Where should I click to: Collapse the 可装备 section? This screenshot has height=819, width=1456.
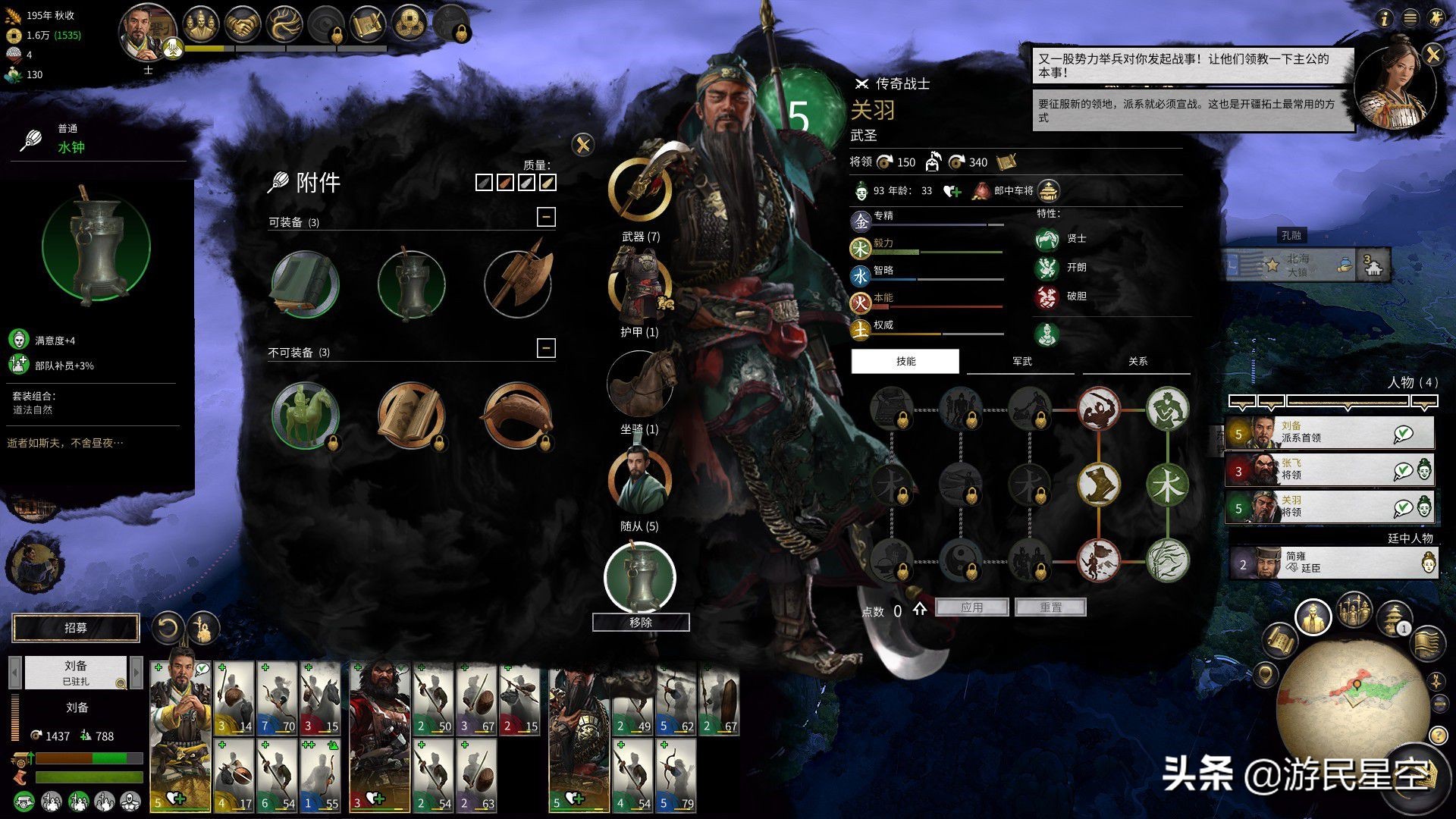[546, 218]
